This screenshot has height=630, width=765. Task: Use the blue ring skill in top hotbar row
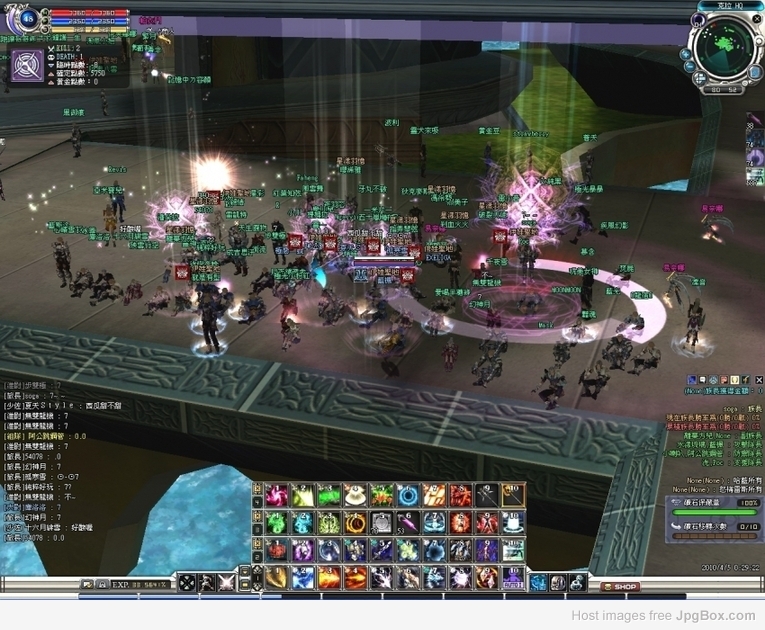point(408,495)
